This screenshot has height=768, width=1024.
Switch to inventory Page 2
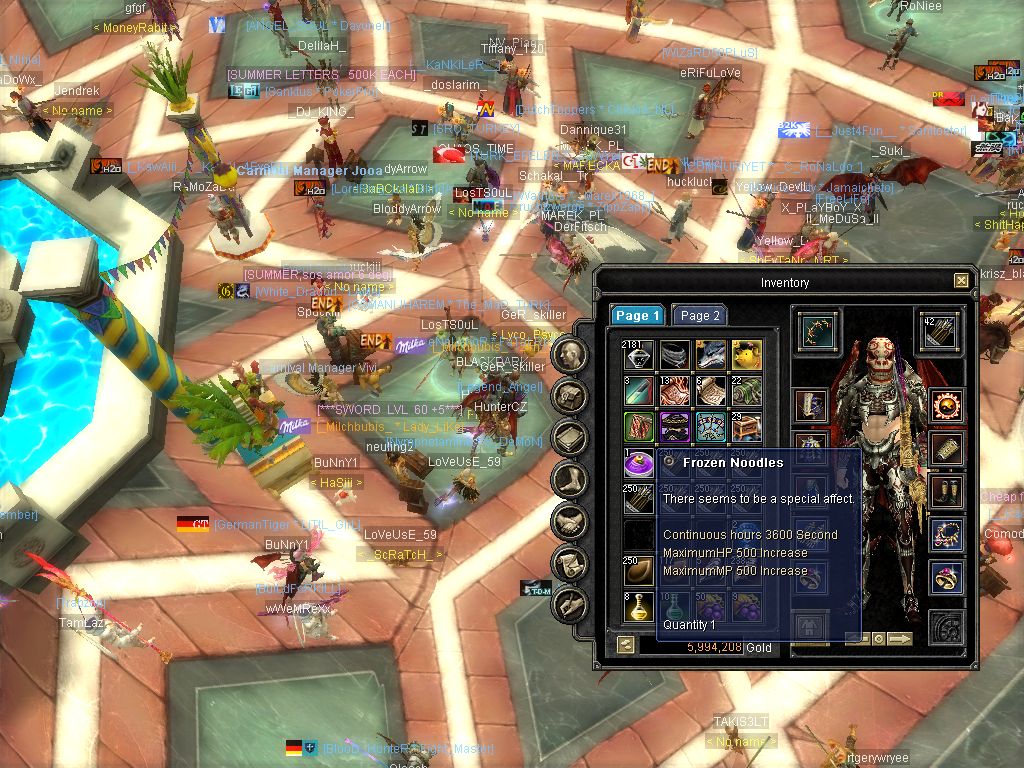pyautogui.click(x=700, y=315)
